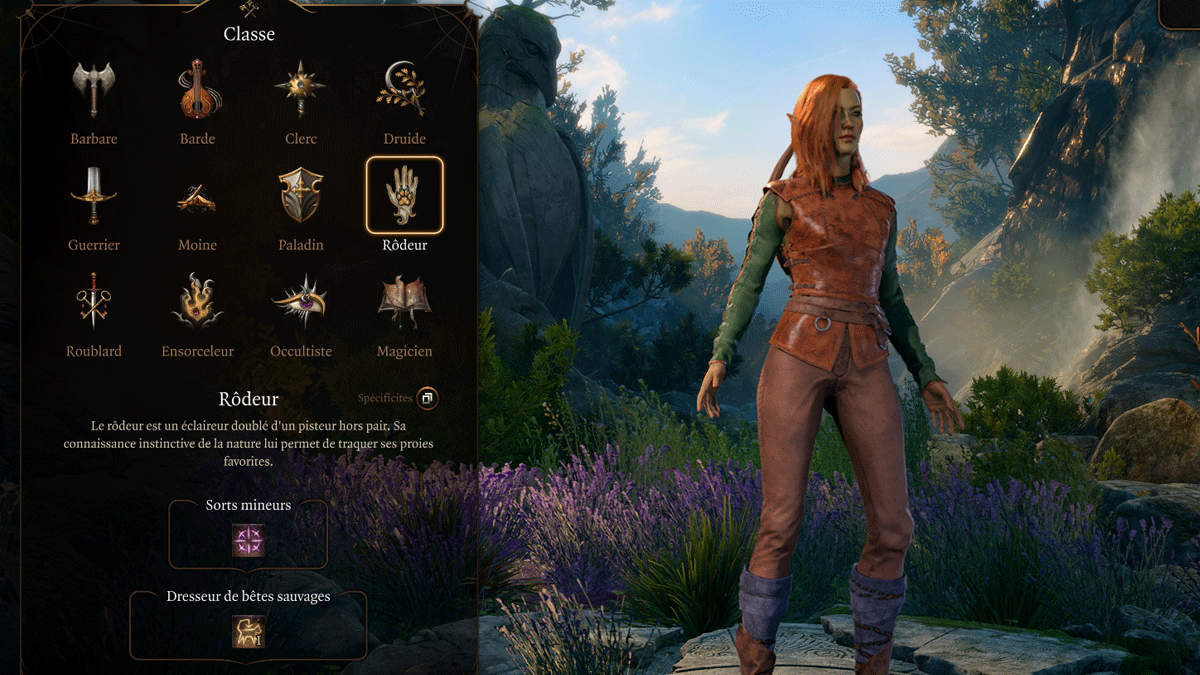Select the Dresseur de bêtes sauvages icon
This screenshot has height=675, width=1200.
(x=248, y=631)
